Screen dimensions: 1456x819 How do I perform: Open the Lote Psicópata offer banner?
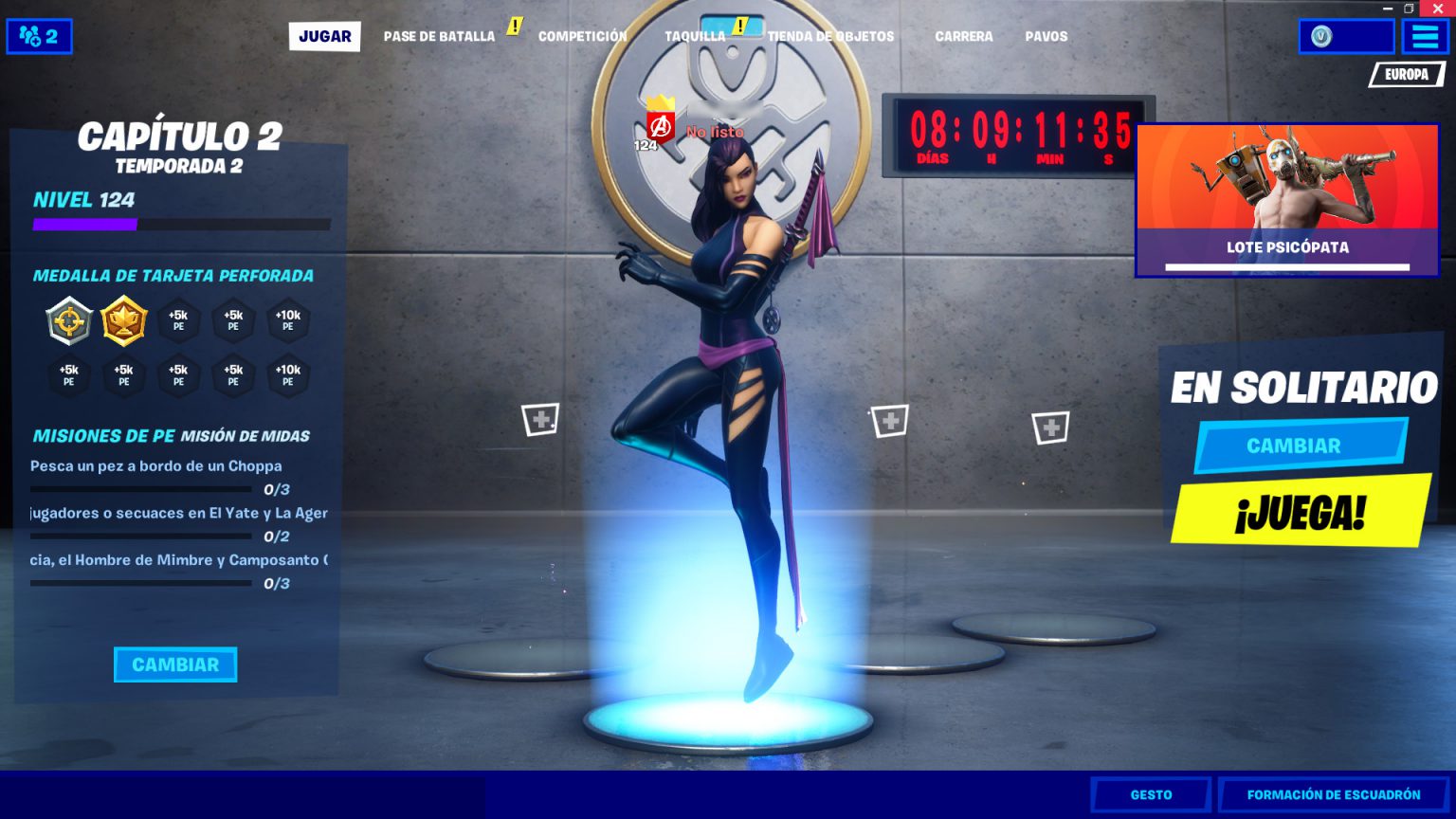(1286, 200)
